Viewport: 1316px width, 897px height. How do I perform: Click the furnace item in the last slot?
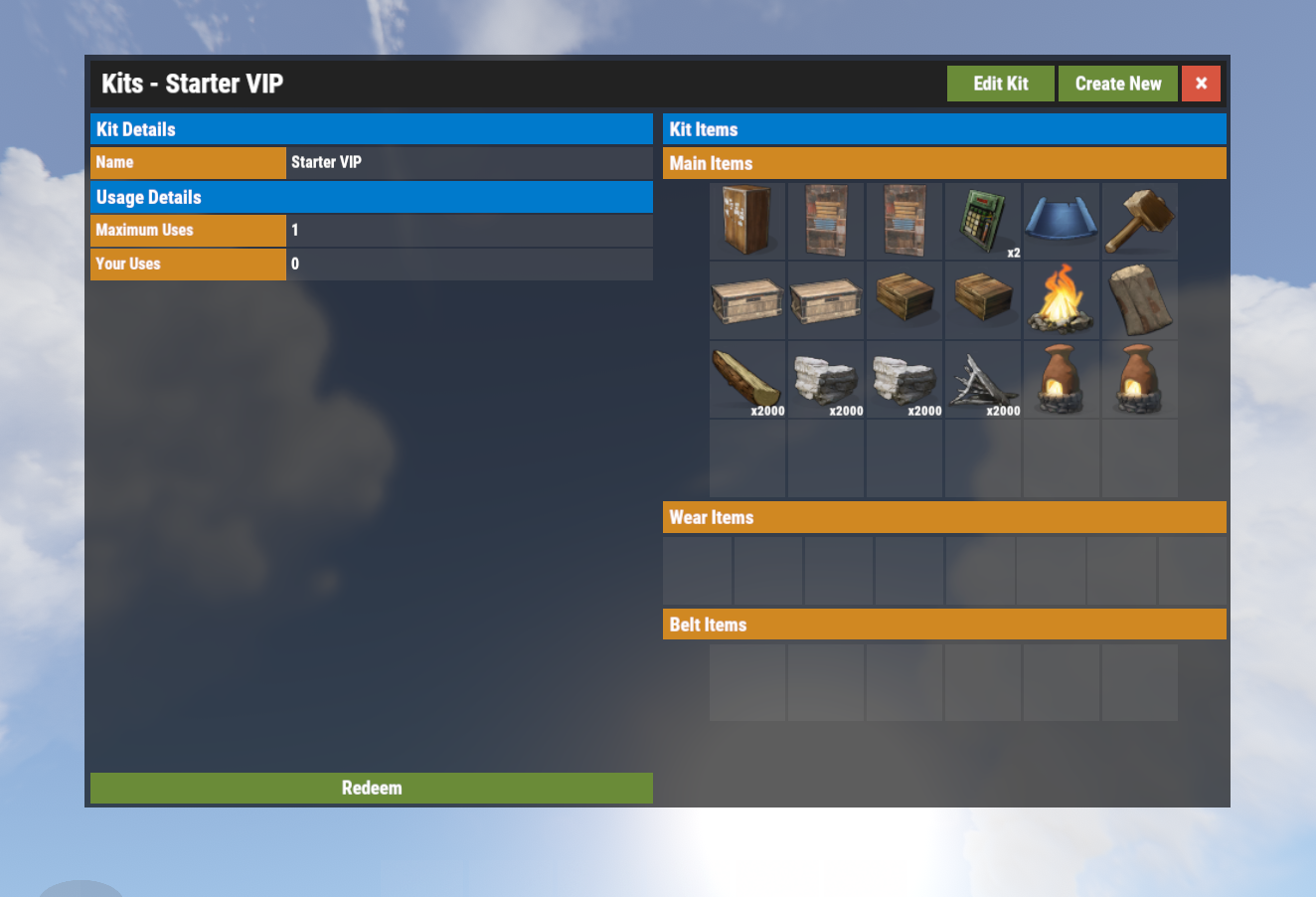coord(1139,379)
